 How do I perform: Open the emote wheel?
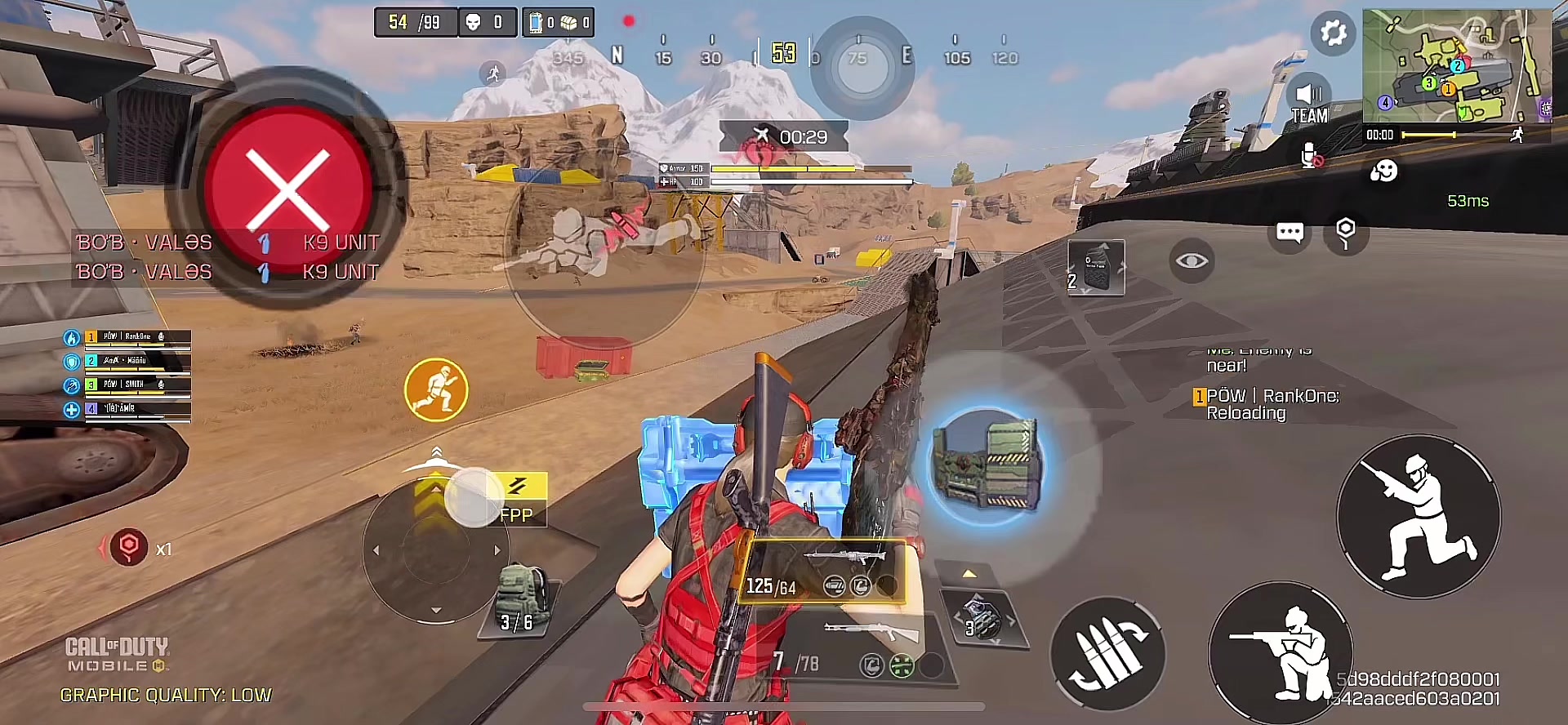[1383, 171]
